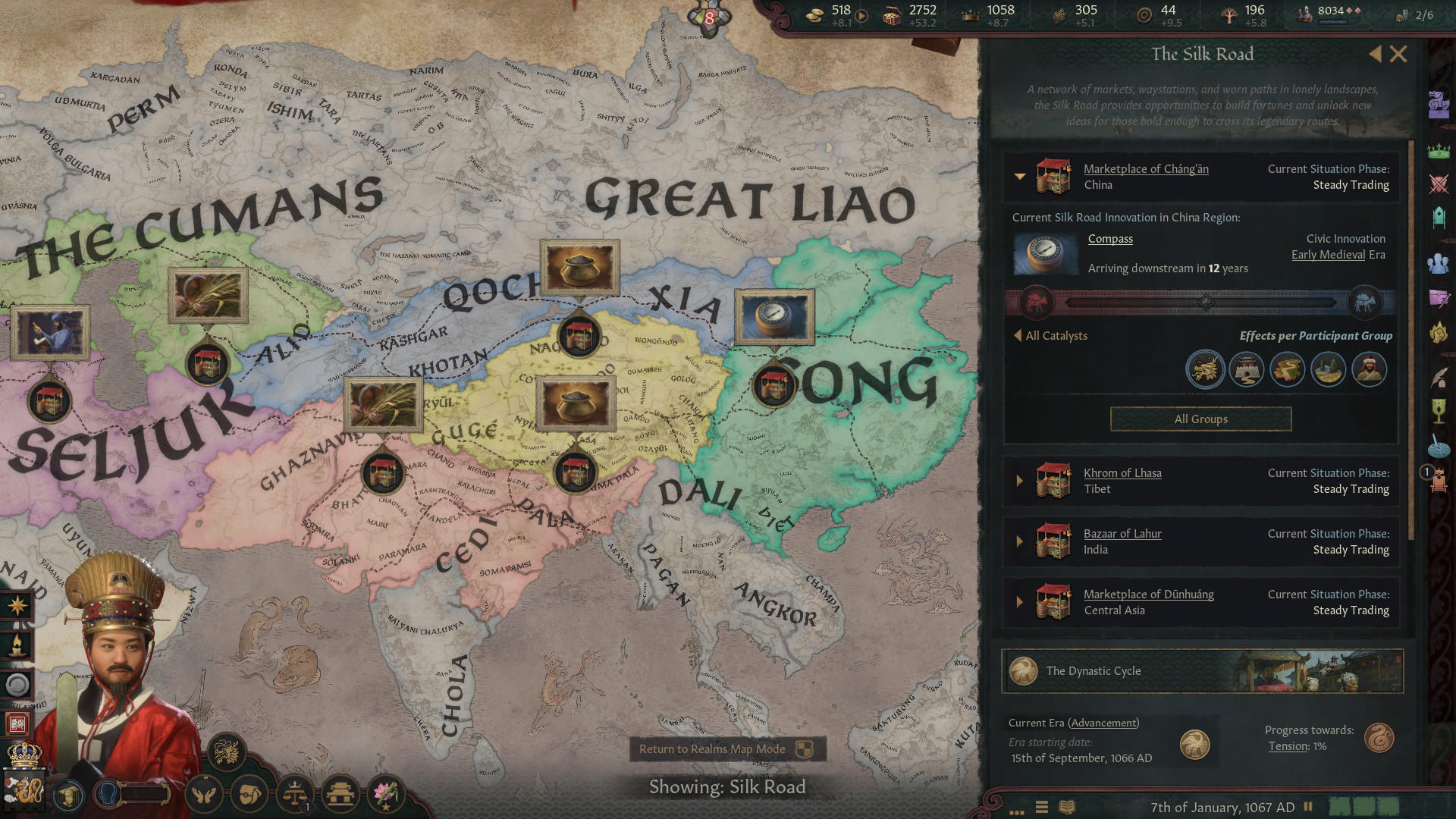Open the military panel with crossed swords icon
The height and width of the screenshot is (819, 1456).
[1439, 183]
